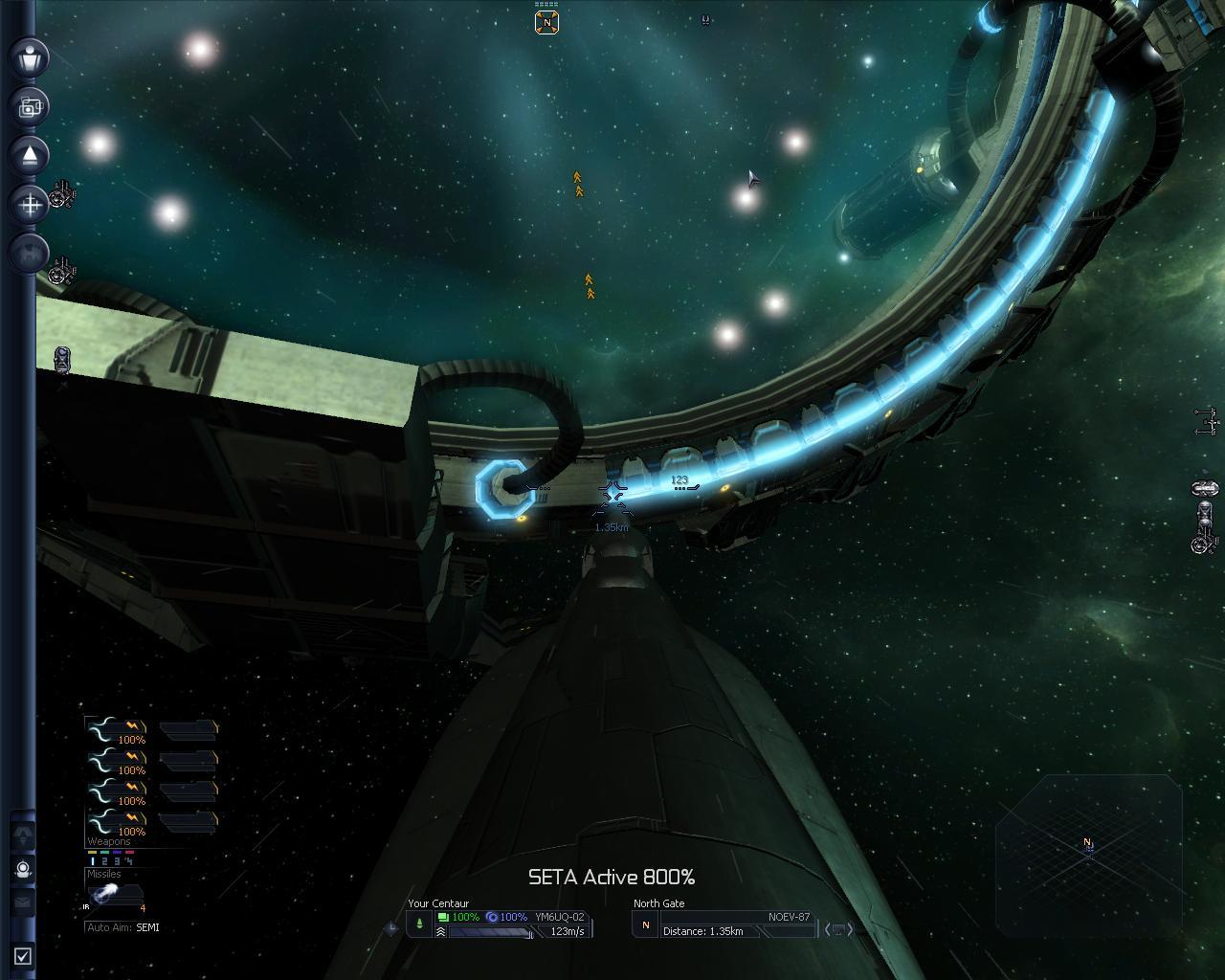The width and height of the screenshot is (1225, 980).
Task: Click the eject-triangle sidebar button
Action: coord(30,155)
